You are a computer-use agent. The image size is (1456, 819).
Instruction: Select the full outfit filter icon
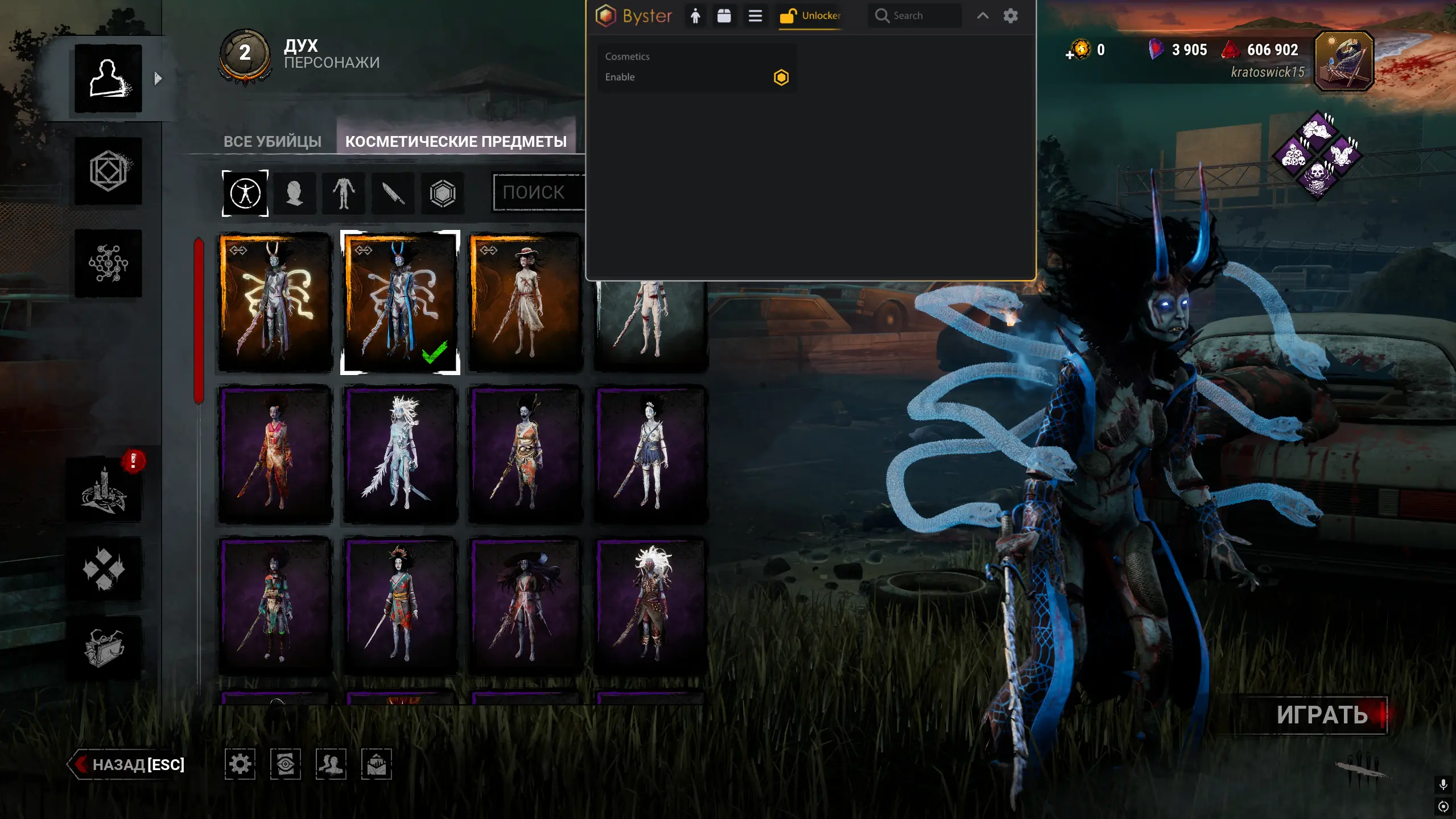pos(245,194)
